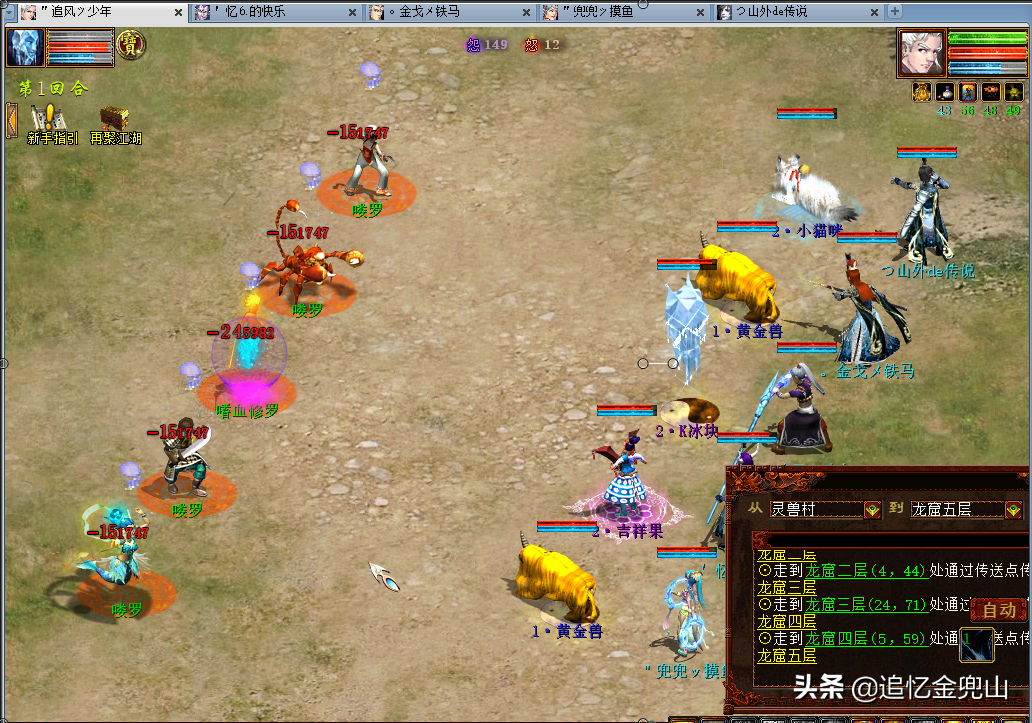The width and height of the screenshot is (1032, 723).
Task: Expand the left-edge arrow panel tab
Action: tap(11, 119)
